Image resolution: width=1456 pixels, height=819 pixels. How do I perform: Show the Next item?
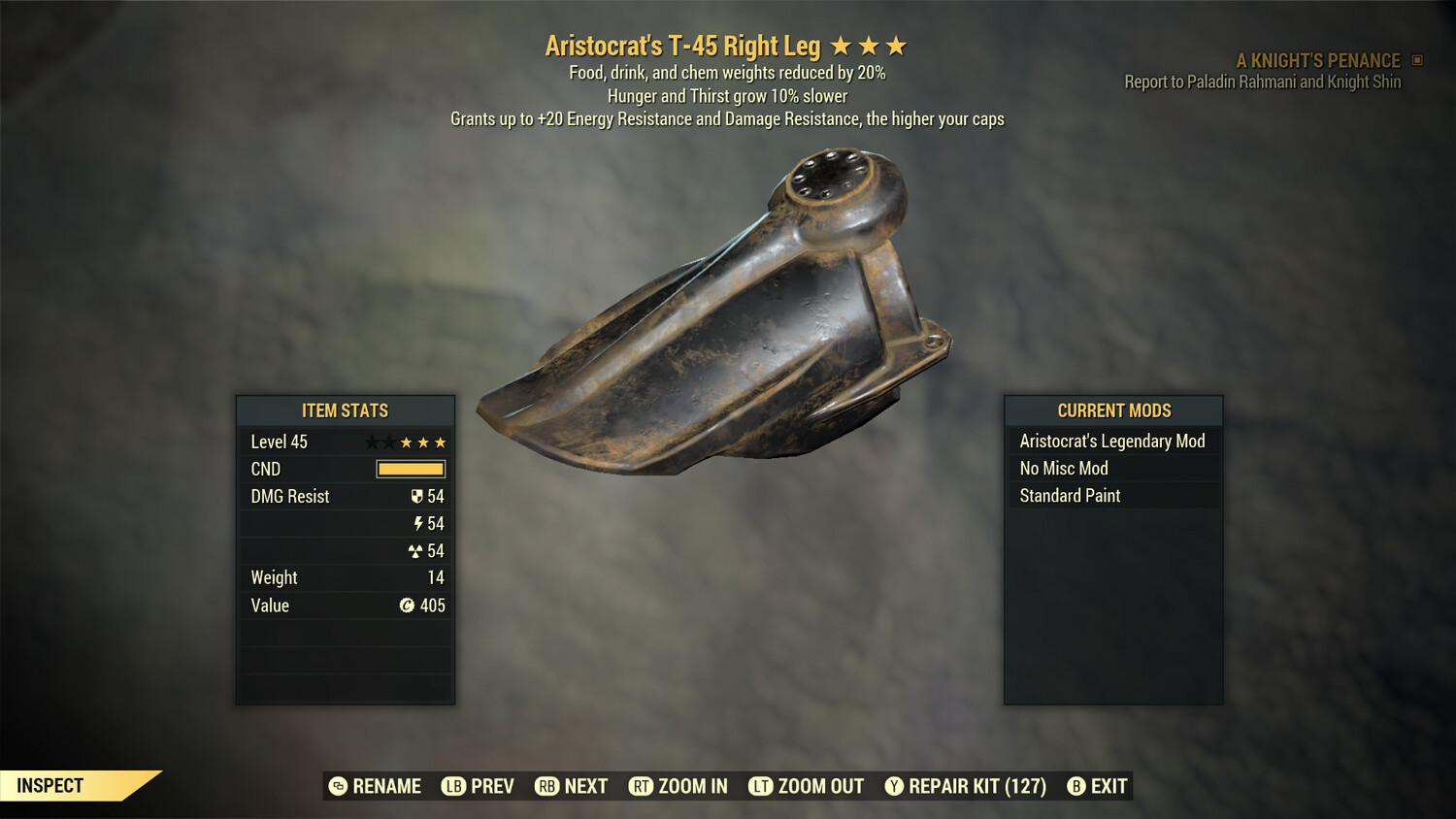point(572,786)
